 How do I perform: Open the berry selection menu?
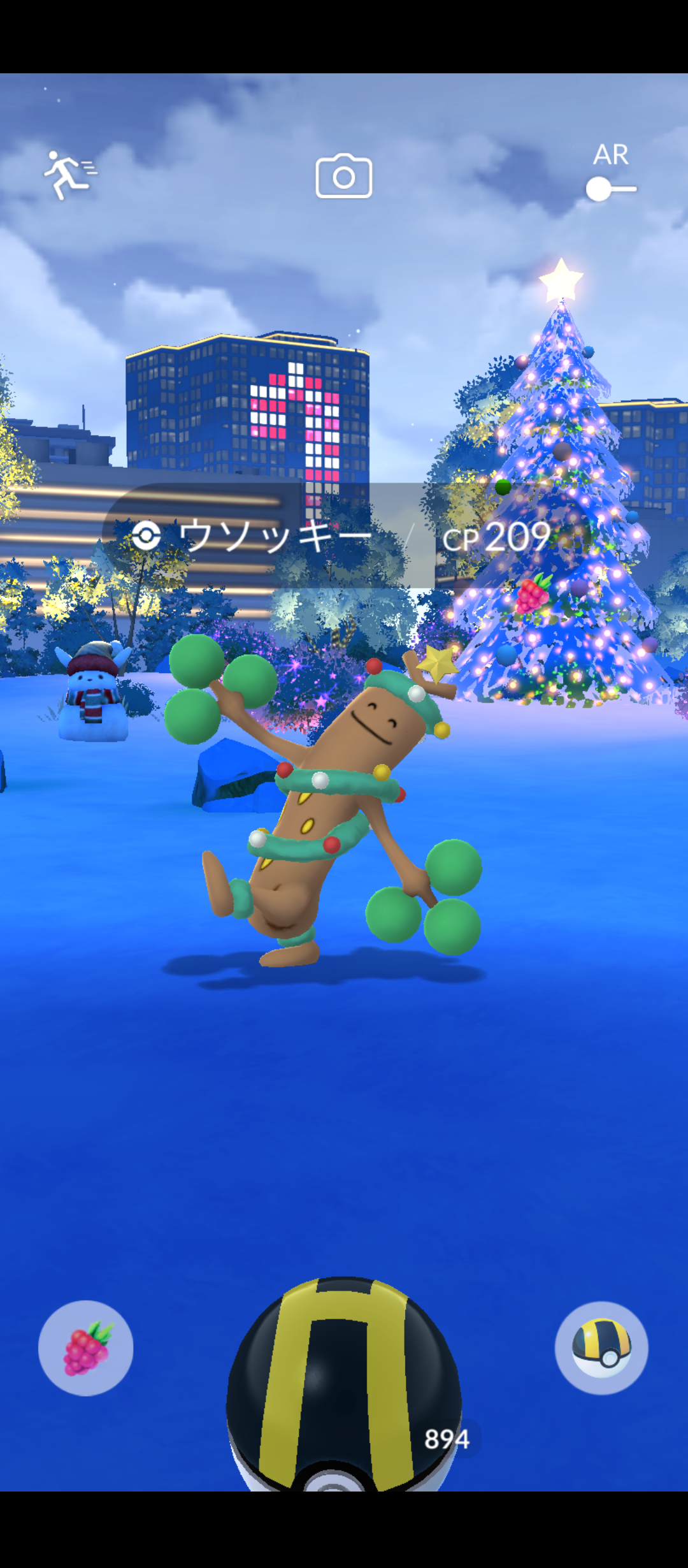[x=86, y=1348]
